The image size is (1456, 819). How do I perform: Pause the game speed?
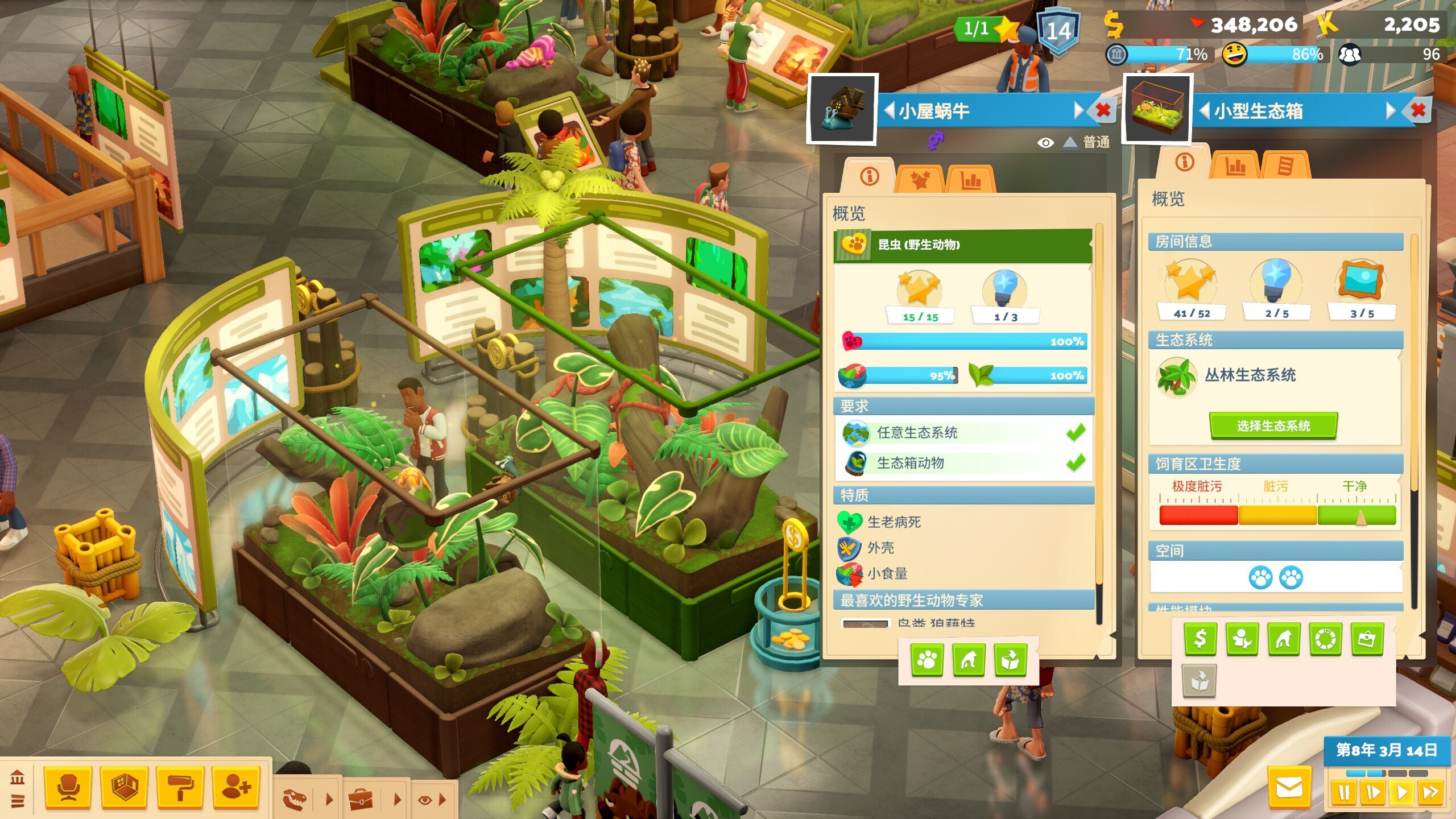tap(1344, 792)
